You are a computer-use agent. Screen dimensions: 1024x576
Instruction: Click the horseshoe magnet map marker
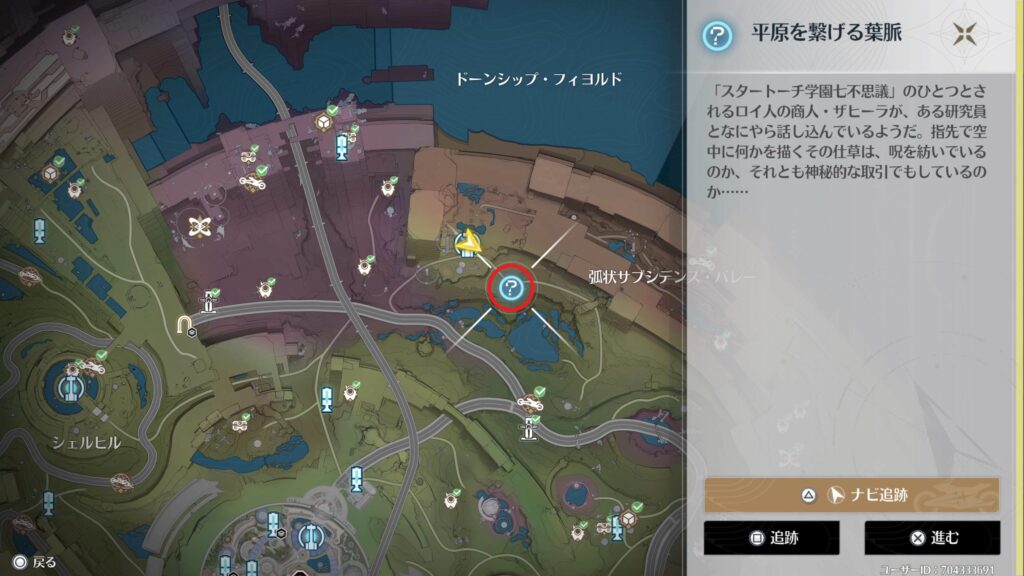(185, 324)
